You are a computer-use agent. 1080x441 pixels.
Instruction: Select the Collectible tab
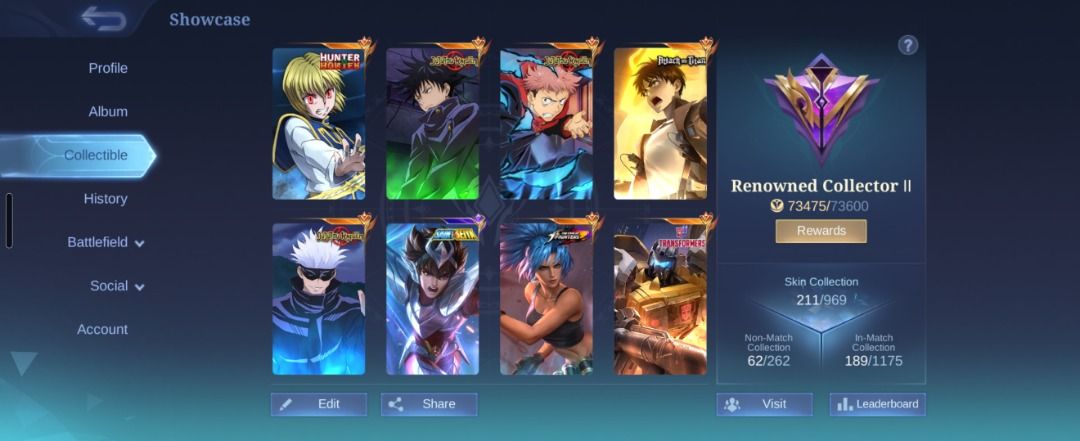(96, 155)
